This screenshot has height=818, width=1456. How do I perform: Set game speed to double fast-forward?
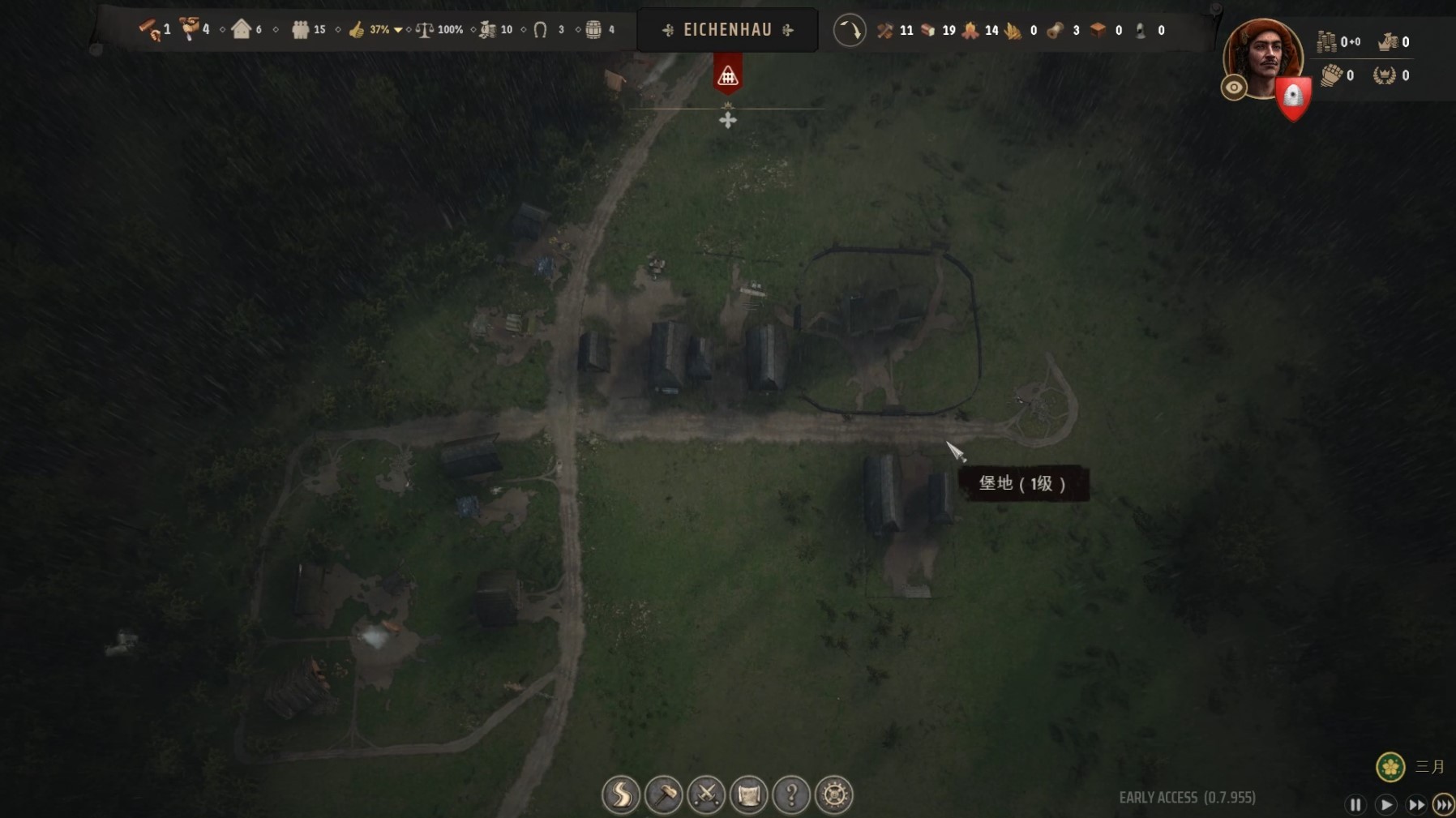point(1416,804)
